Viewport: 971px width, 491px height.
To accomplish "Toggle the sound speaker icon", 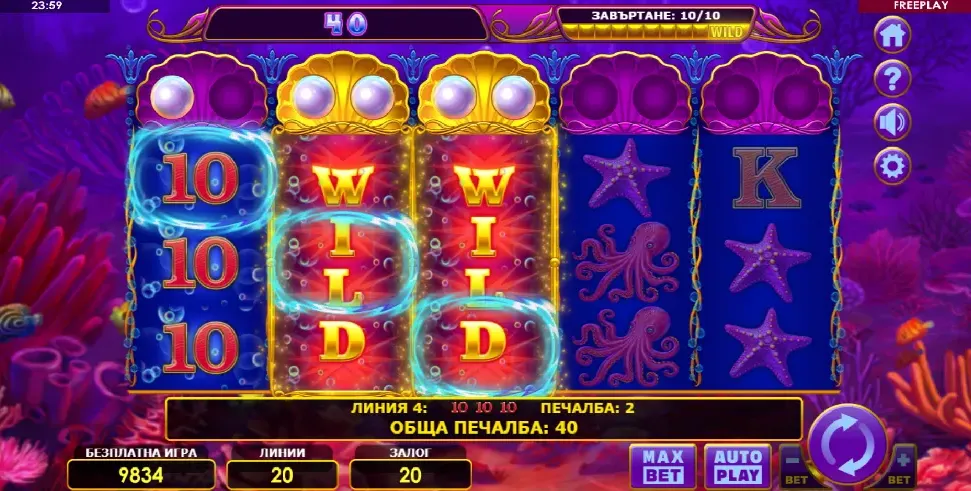I will (x=892, y=121).
